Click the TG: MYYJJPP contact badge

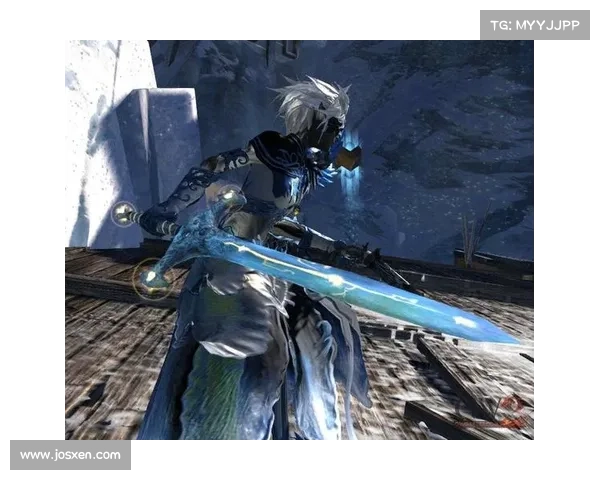point(535,24)
